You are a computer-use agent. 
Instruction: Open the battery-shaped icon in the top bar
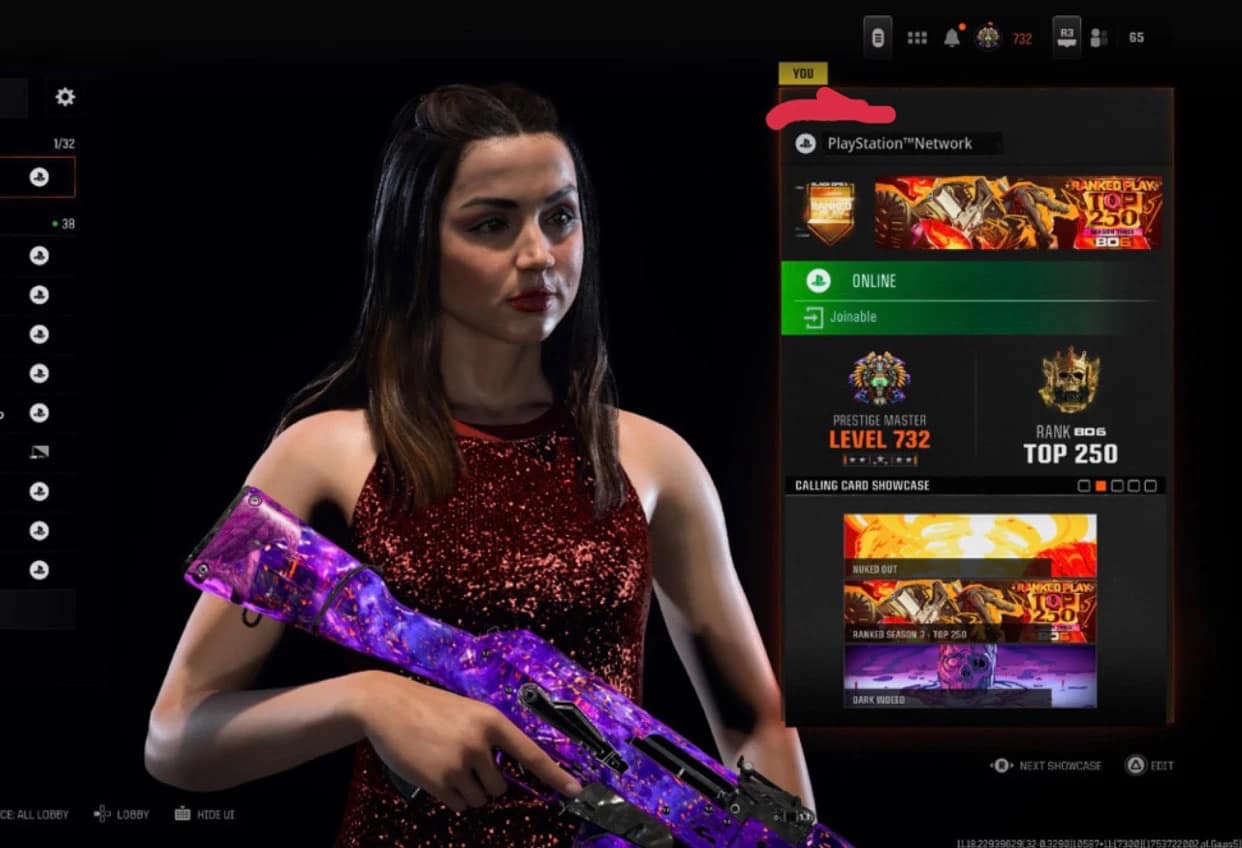pyautogui.click(x=878, y=38)
